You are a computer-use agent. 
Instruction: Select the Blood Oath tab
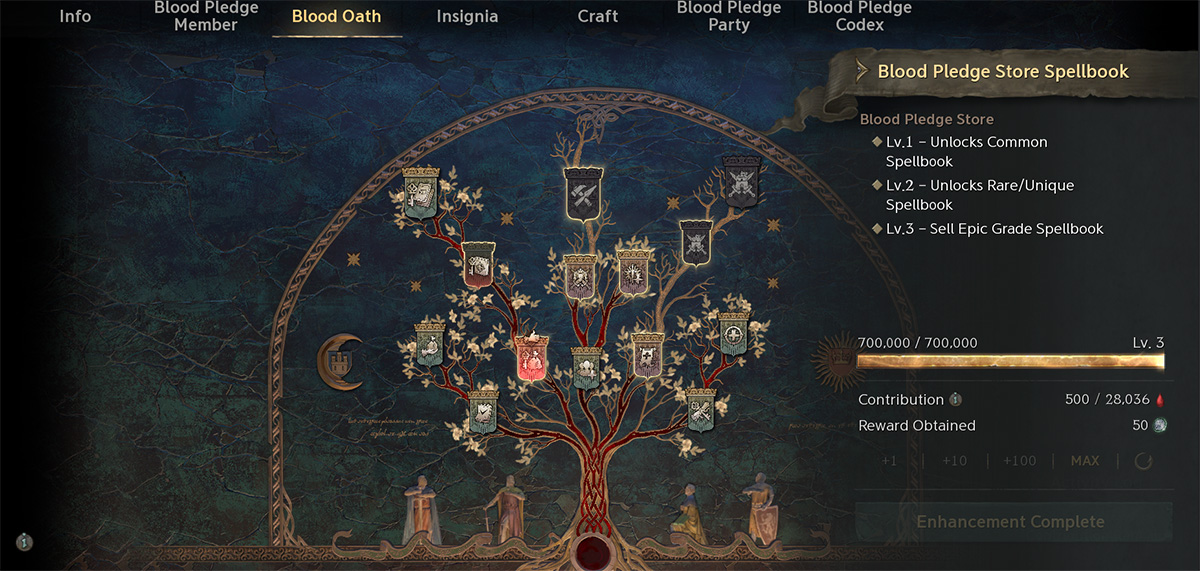336,16
